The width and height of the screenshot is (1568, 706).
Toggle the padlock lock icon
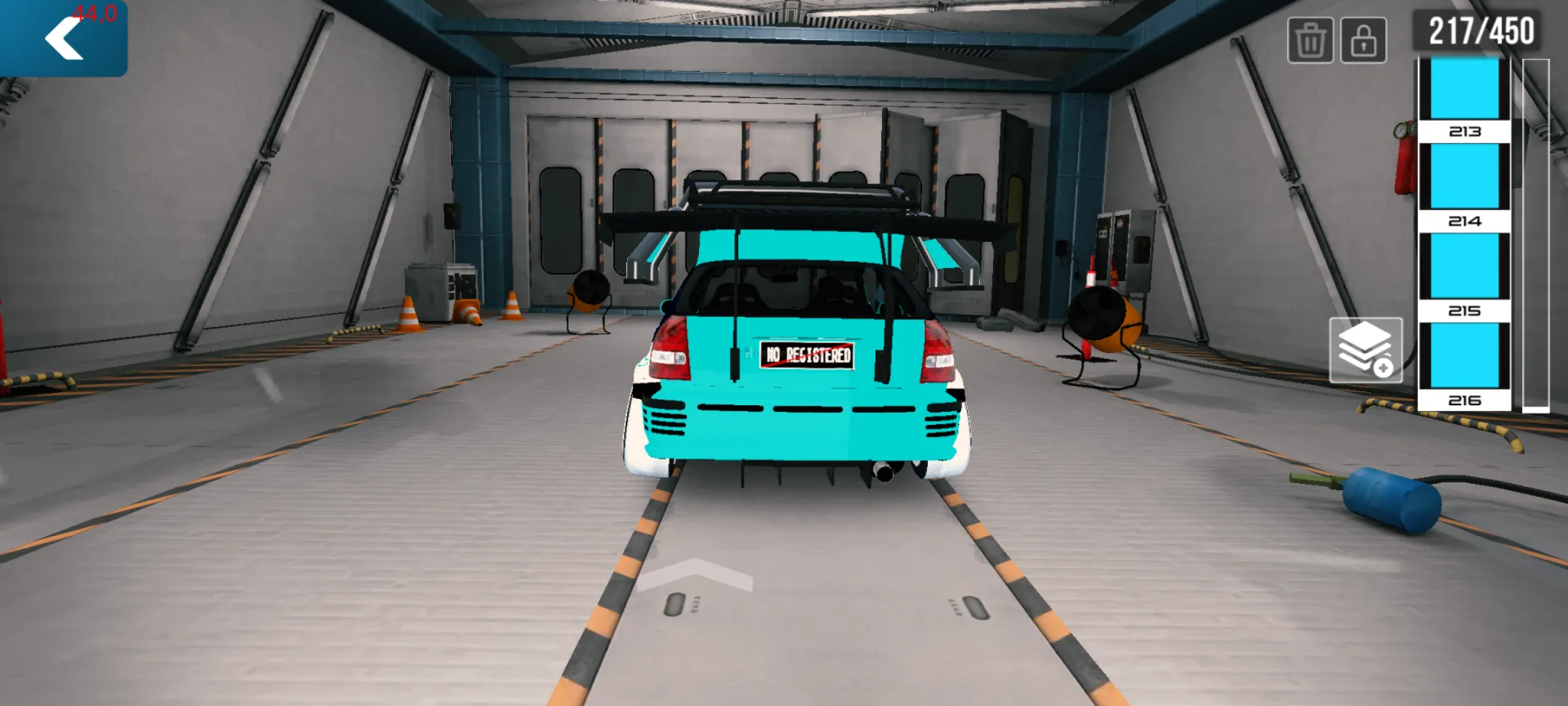pyautogui.click(x=1363, y=40)
